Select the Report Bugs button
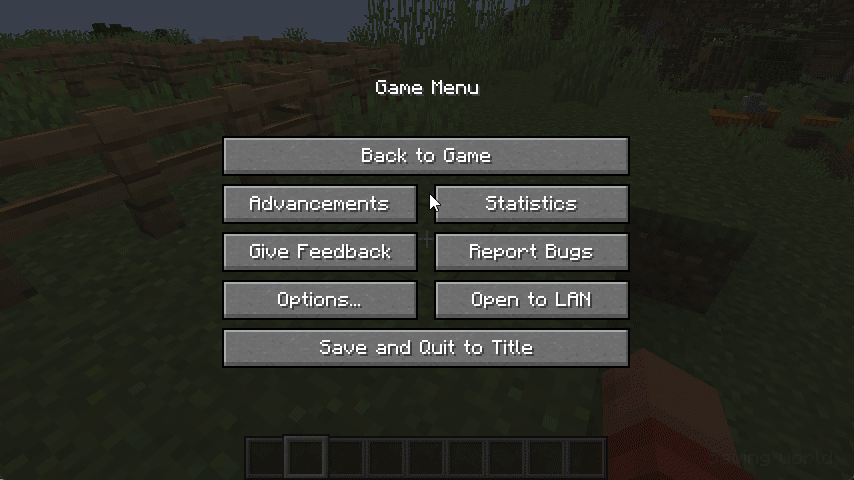The width and height of the screenshot is (854, 480). point(532,252)
